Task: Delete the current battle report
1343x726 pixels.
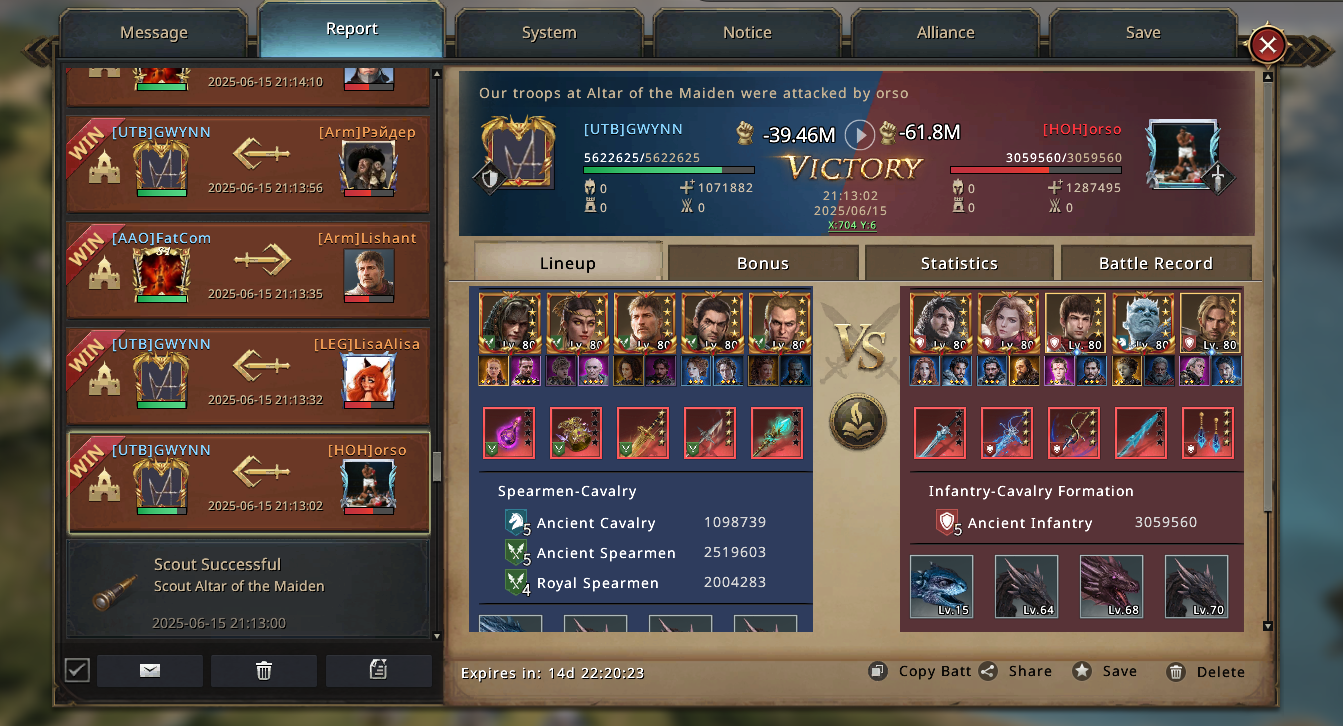Action: click(1206, 671)
